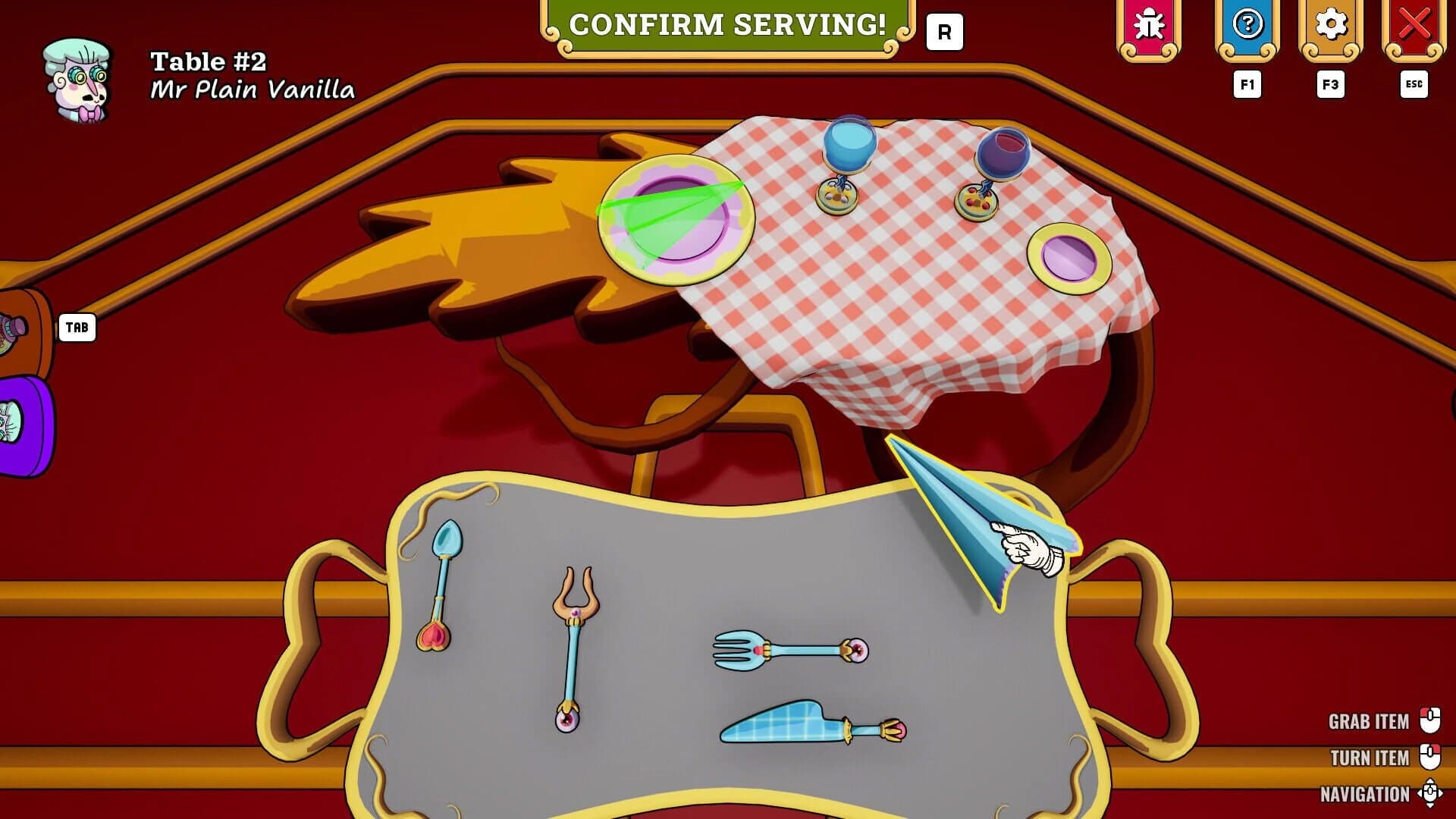This screenshot has height=819, width=1456.
Task: Click the blue drink glass on the table
Action: (x=849, y=148)
